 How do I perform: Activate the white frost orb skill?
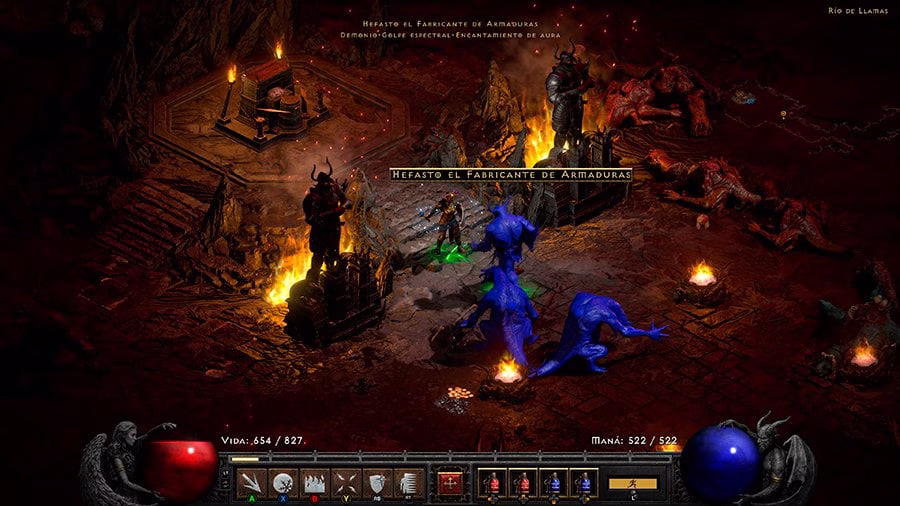283,482
